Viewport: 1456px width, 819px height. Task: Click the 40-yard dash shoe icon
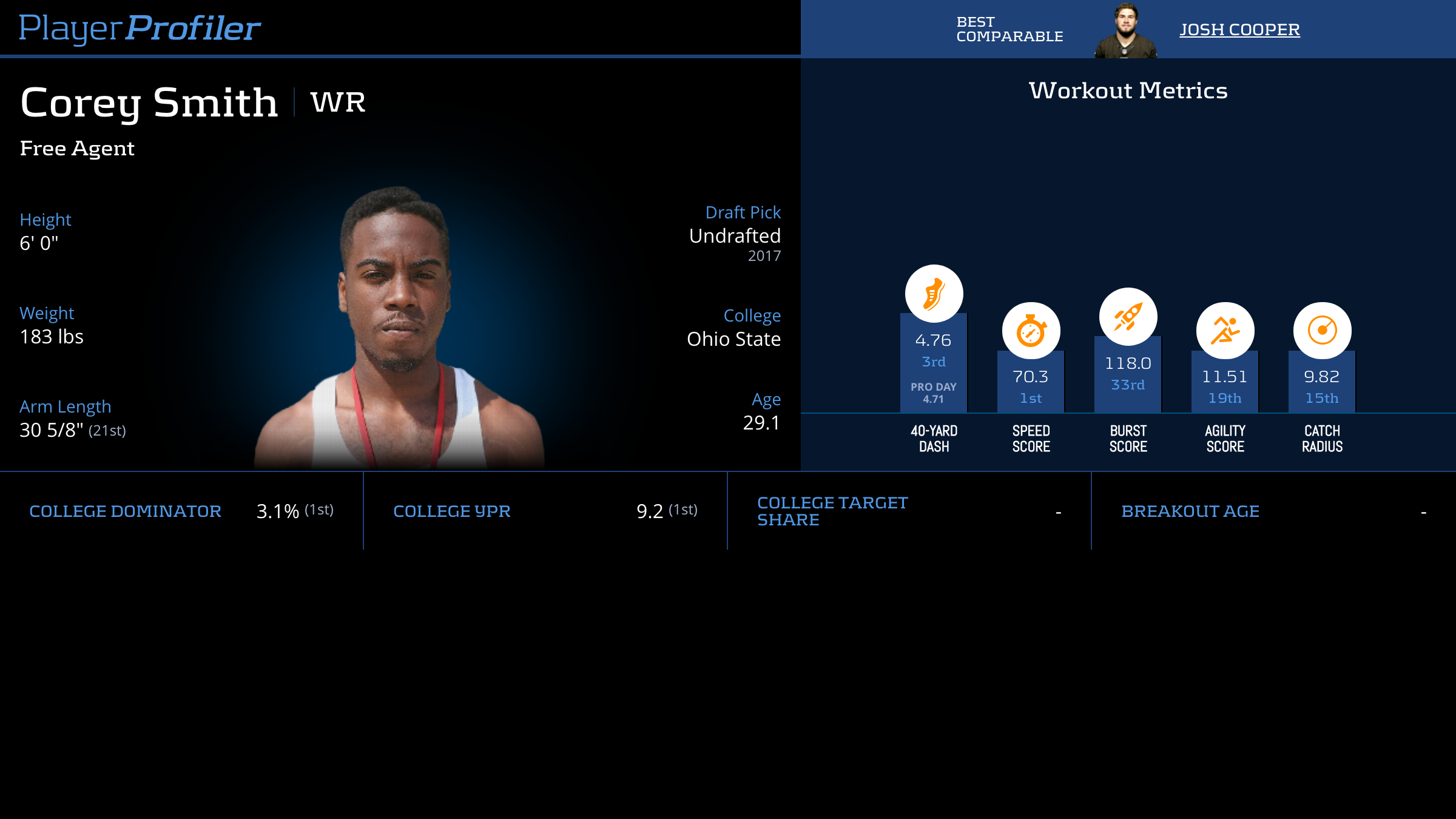[934, 294]
